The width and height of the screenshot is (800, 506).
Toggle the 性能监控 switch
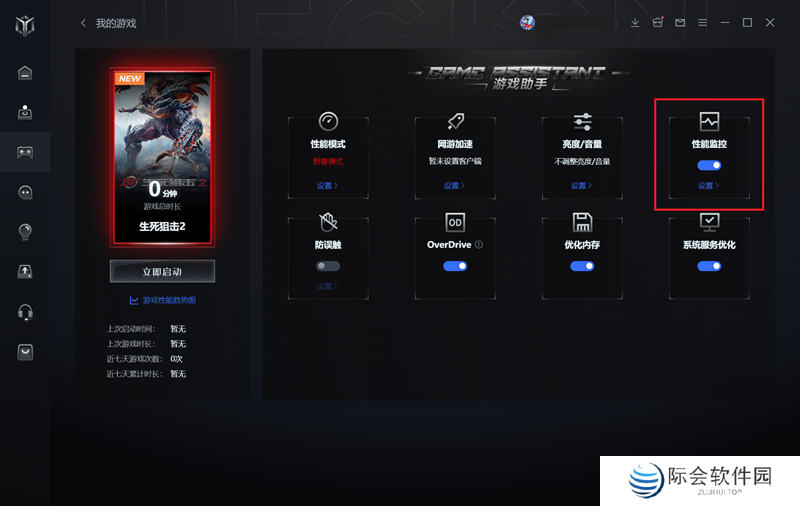coord(709,165)
